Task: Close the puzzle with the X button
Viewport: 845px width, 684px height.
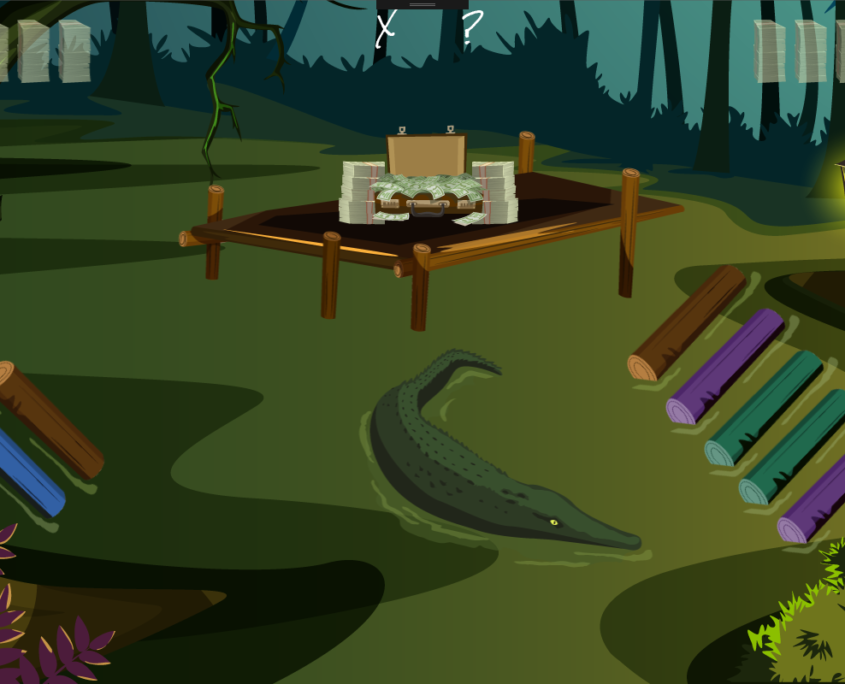Action: click(386, 30)
